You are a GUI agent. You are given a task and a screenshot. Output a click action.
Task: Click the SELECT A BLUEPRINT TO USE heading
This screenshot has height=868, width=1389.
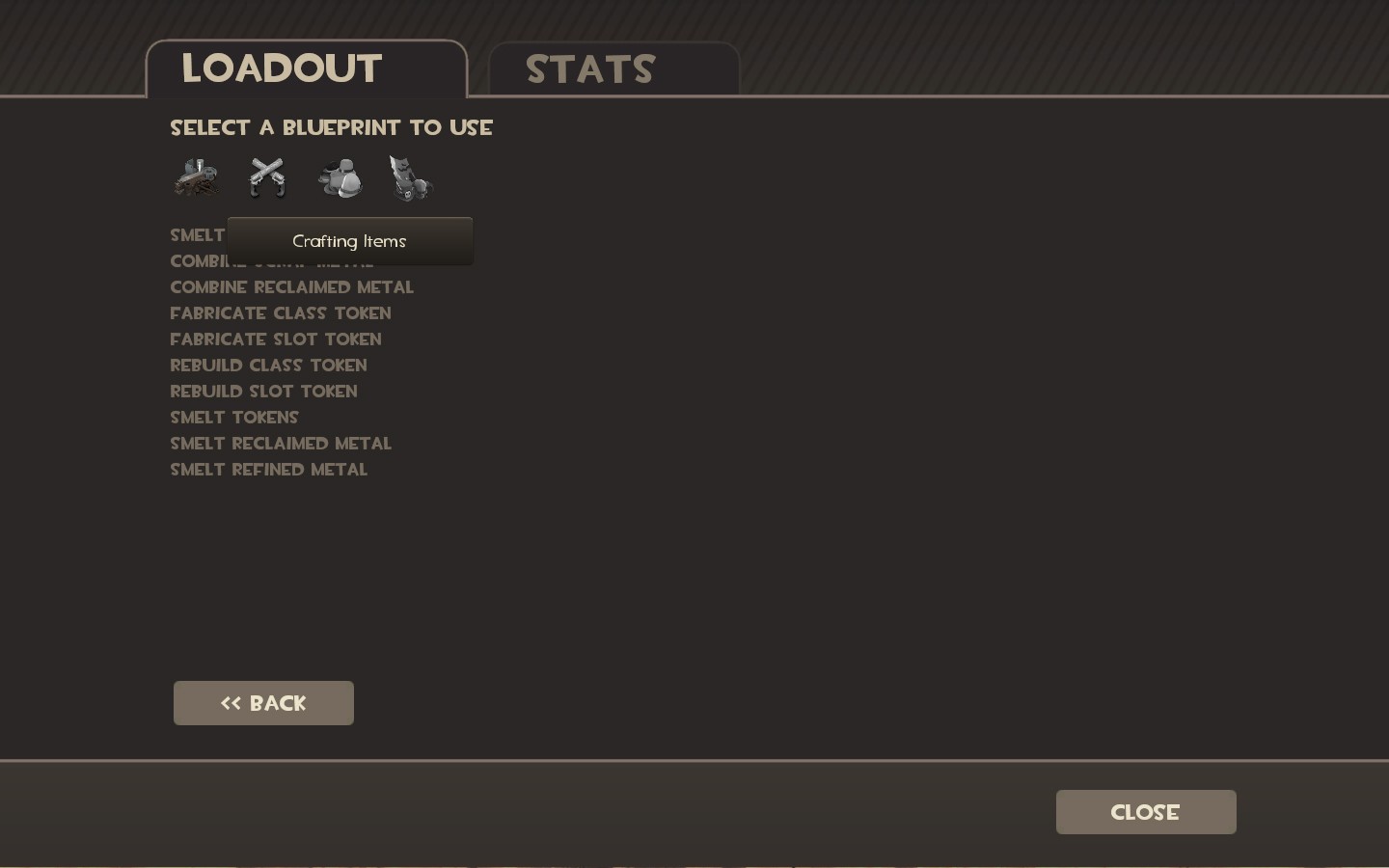pyautogui.click(x=331, y=127)
